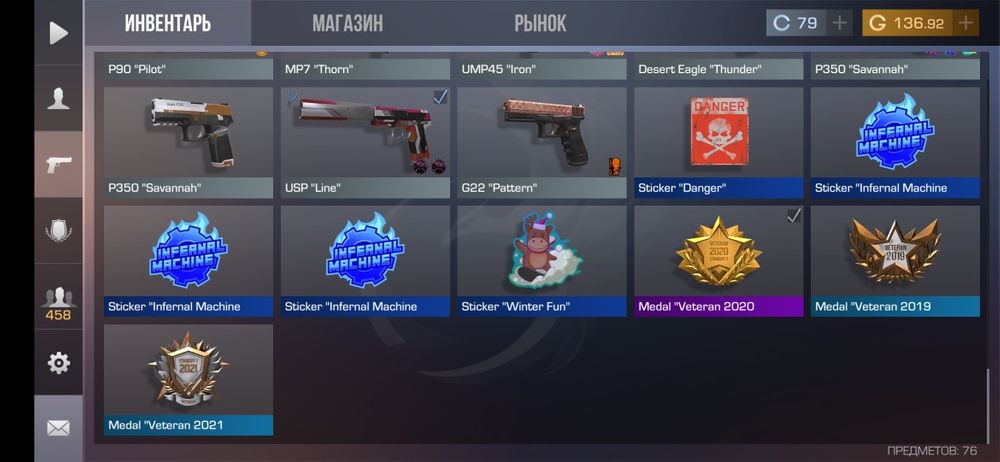This screenshot has height=462, width=1000.
Task: Choose the Sticker "Danger" item
Action: click(718, 142)
